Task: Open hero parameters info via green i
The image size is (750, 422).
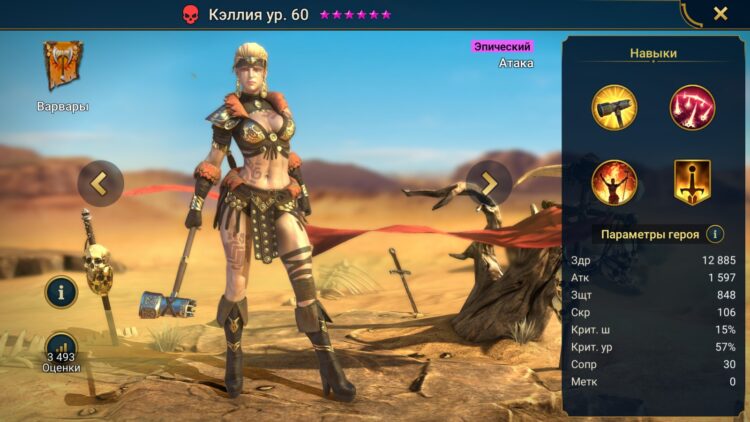Action: click(715, 234)
